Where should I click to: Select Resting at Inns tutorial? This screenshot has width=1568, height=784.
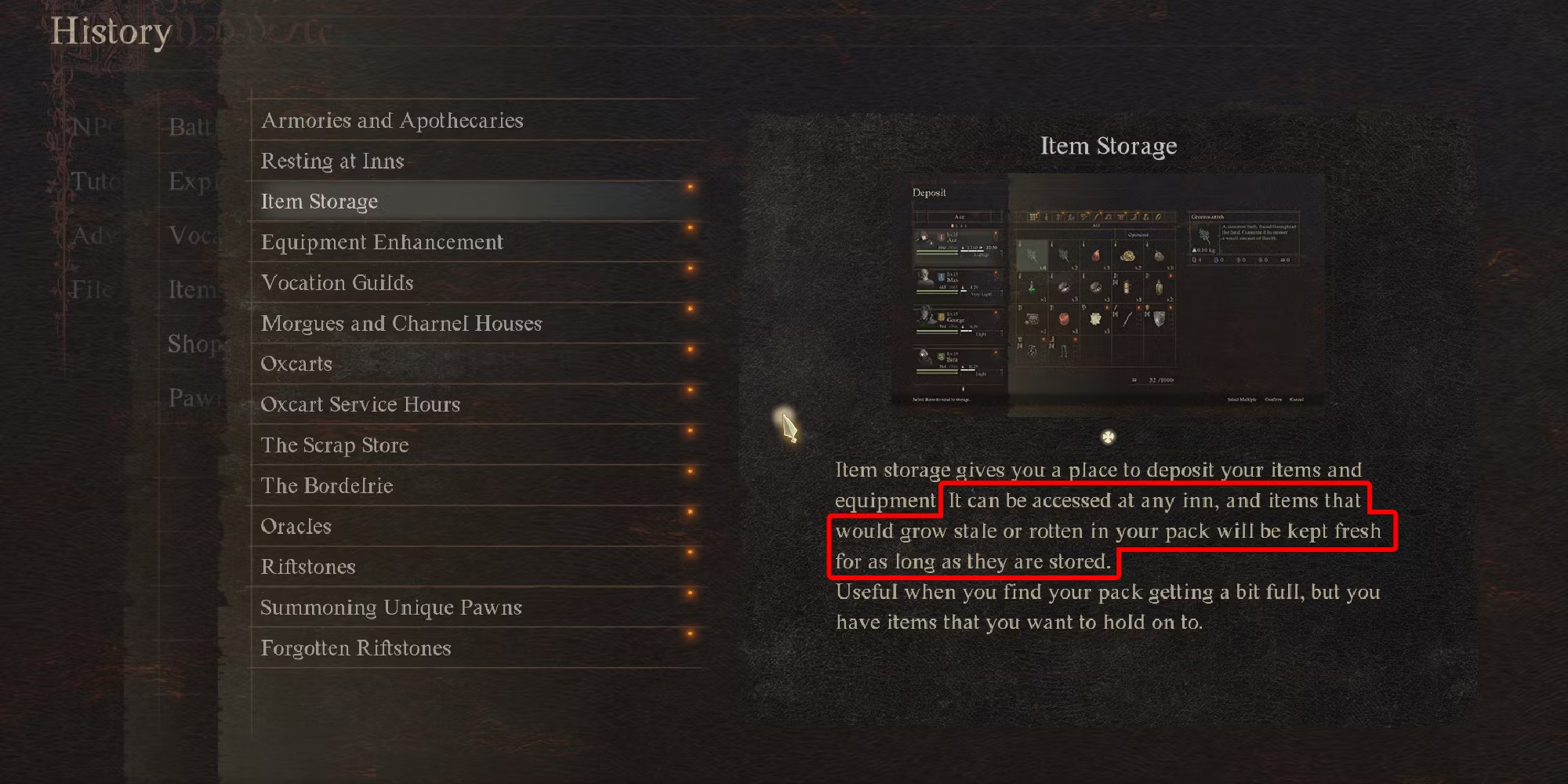(332, 162)
